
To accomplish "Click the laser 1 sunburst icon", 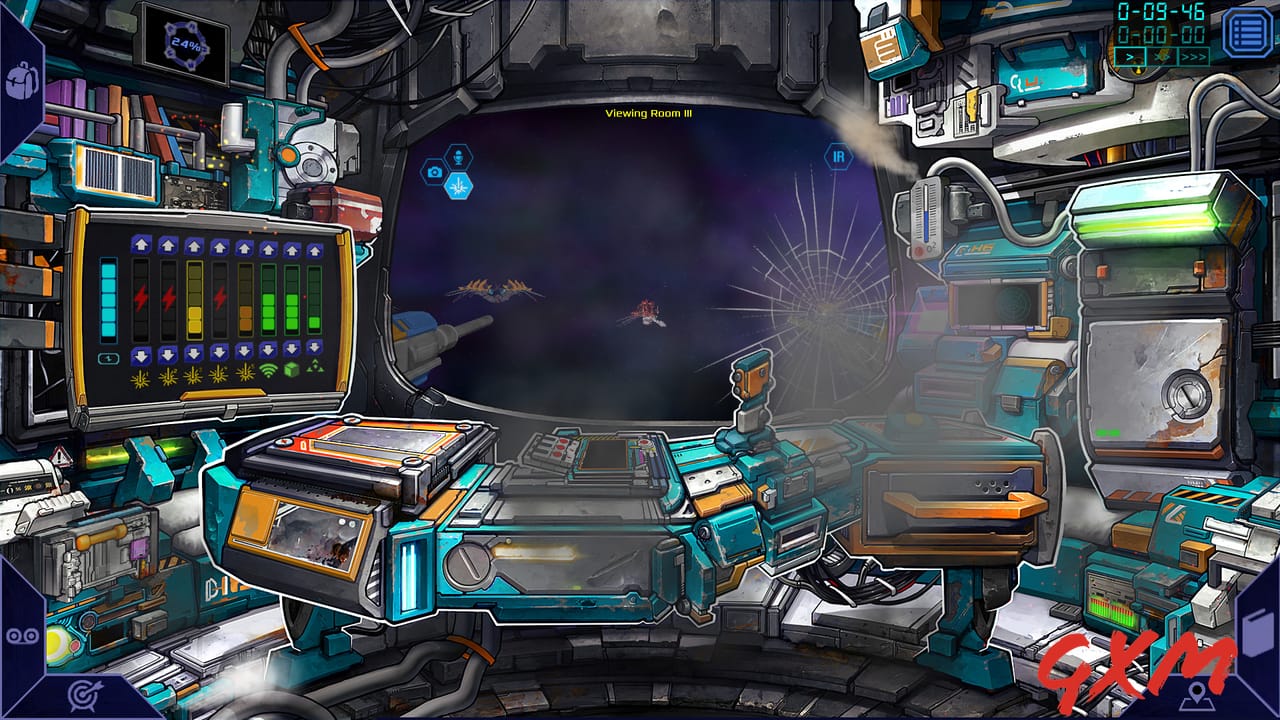I will 140,380.
